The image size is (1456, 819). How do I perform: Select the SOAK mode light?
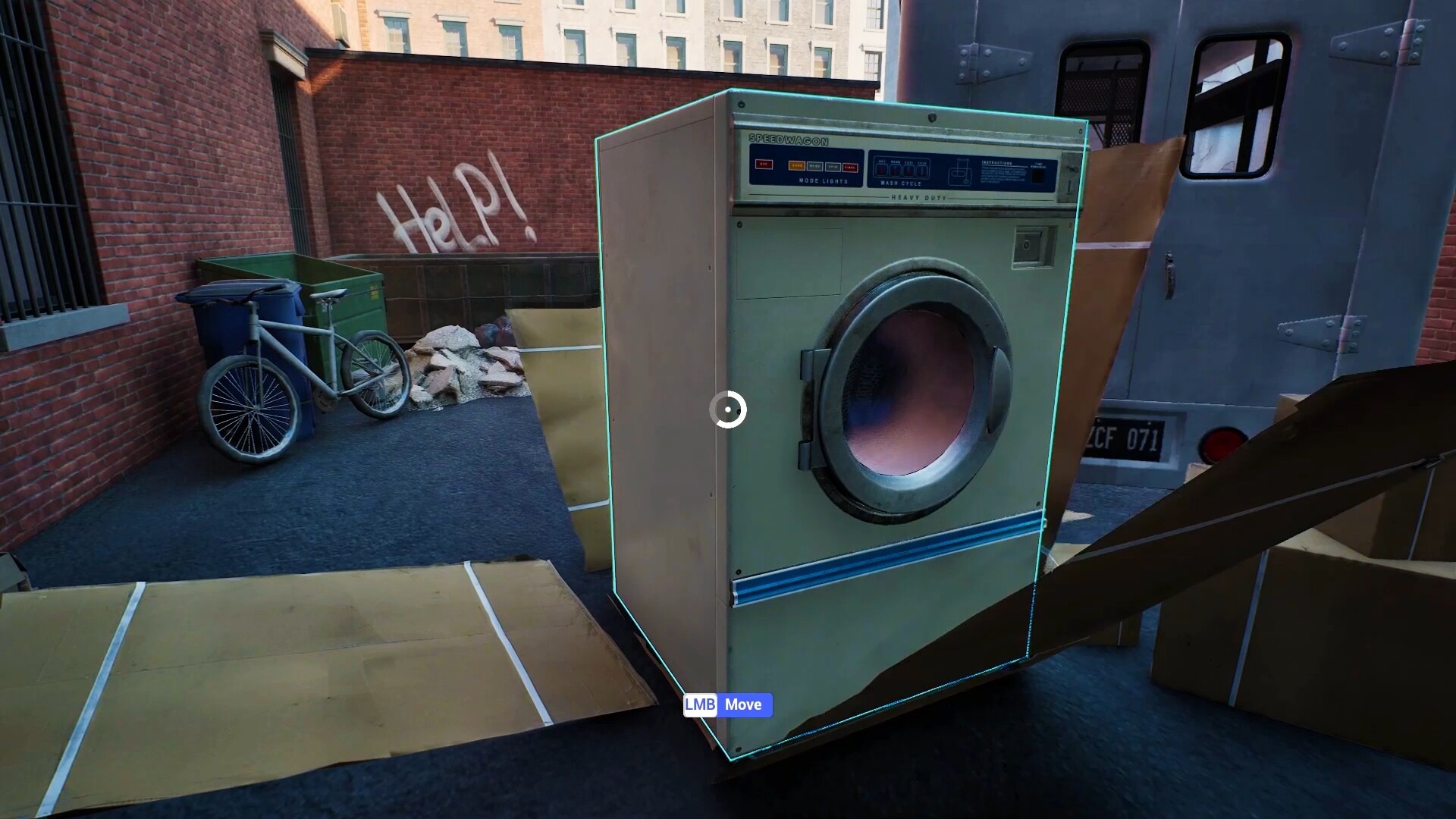pyautogui.click(x=795, y=166)
